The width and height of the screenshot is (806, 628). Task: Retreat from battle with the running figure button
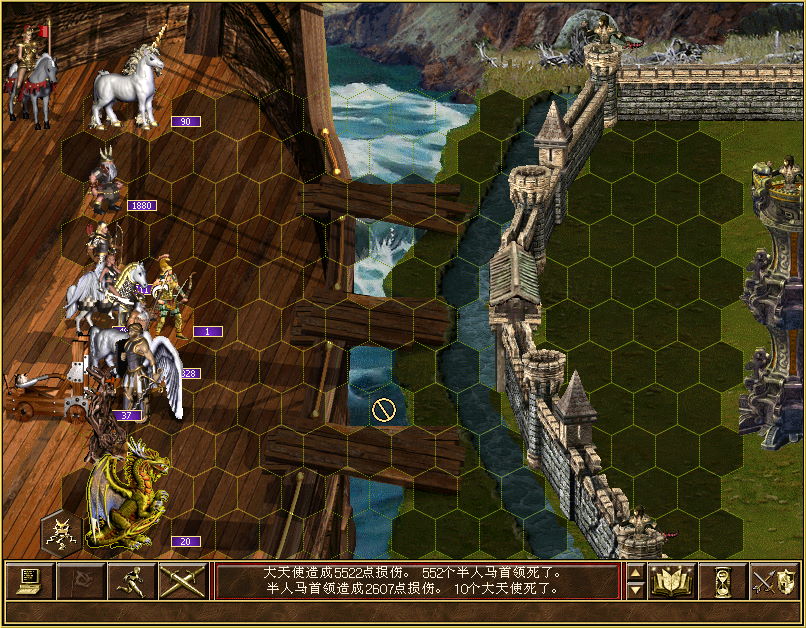coord(131,581)
